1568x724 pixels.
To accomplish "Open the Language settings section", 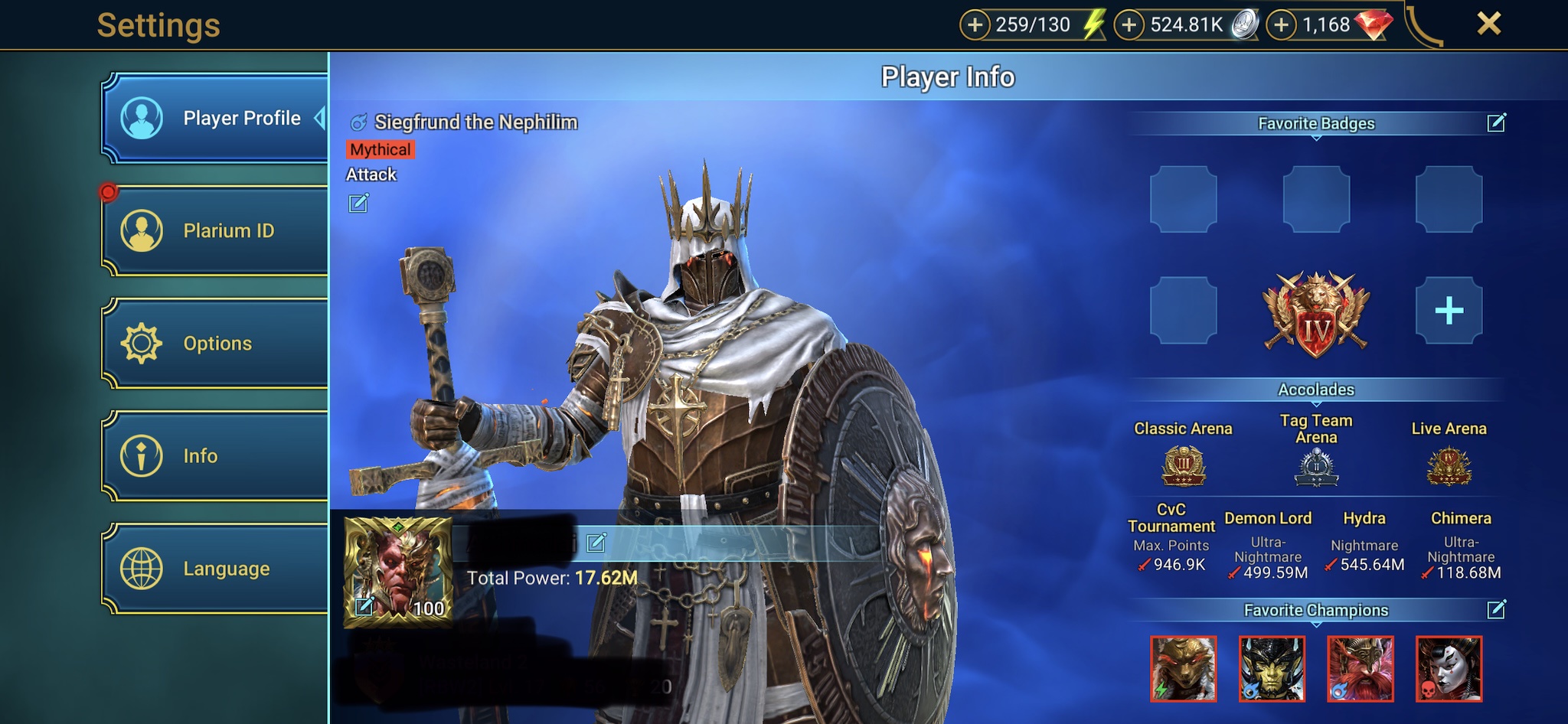I will (x=216, y=569).
